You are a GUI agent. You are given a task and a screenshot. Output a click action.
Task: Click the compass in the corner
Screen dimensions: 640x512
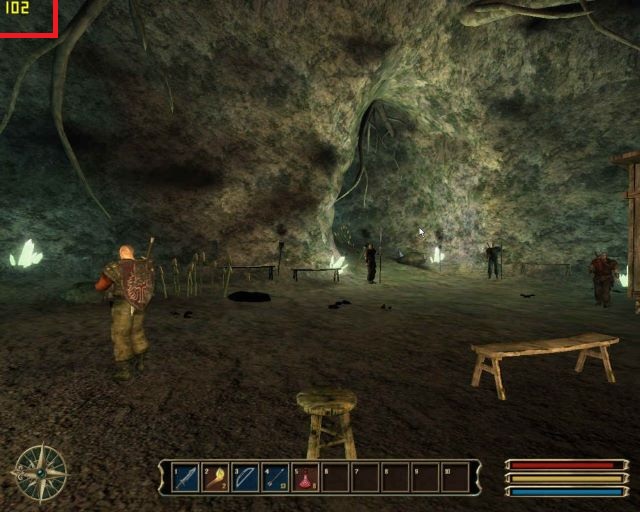click(x=41, y=472)
